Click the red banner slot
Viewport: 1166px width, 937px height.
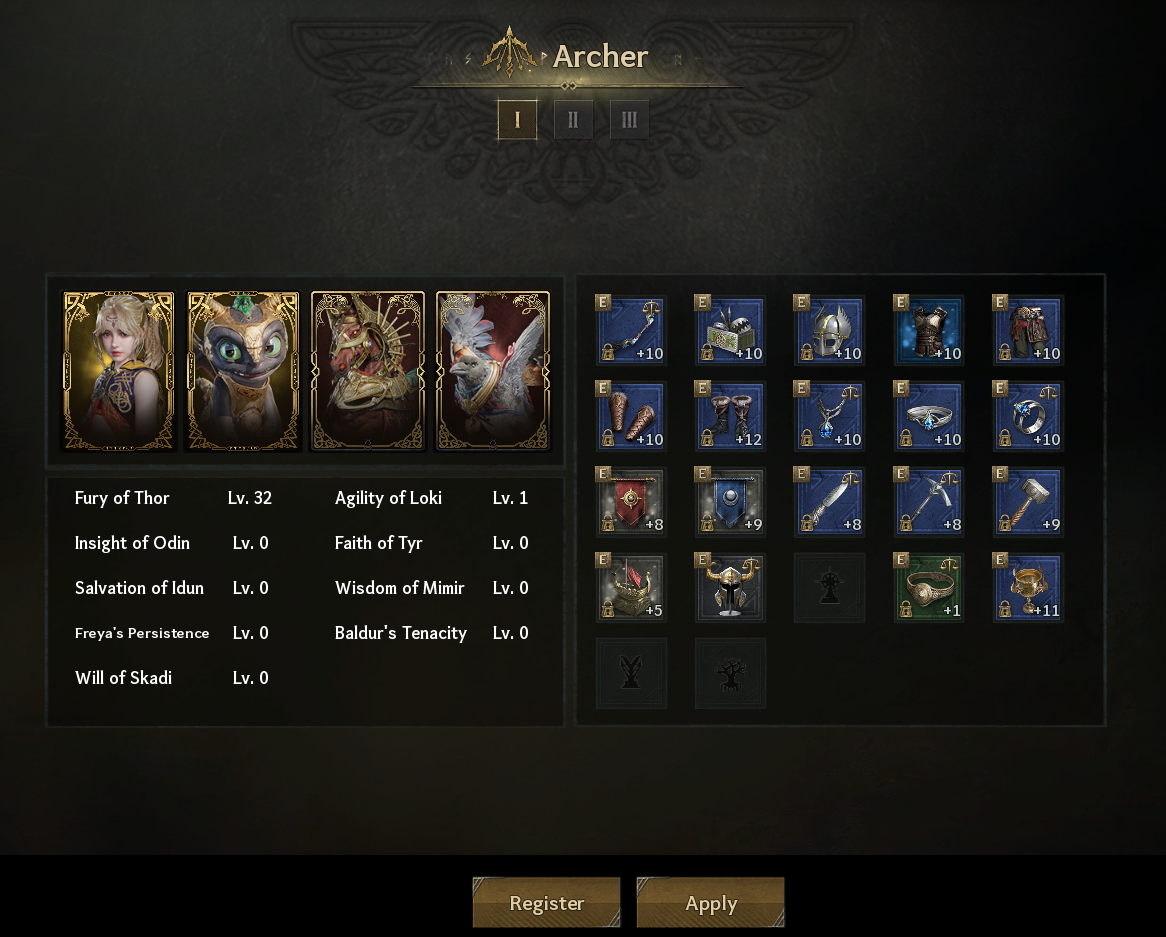631,502
